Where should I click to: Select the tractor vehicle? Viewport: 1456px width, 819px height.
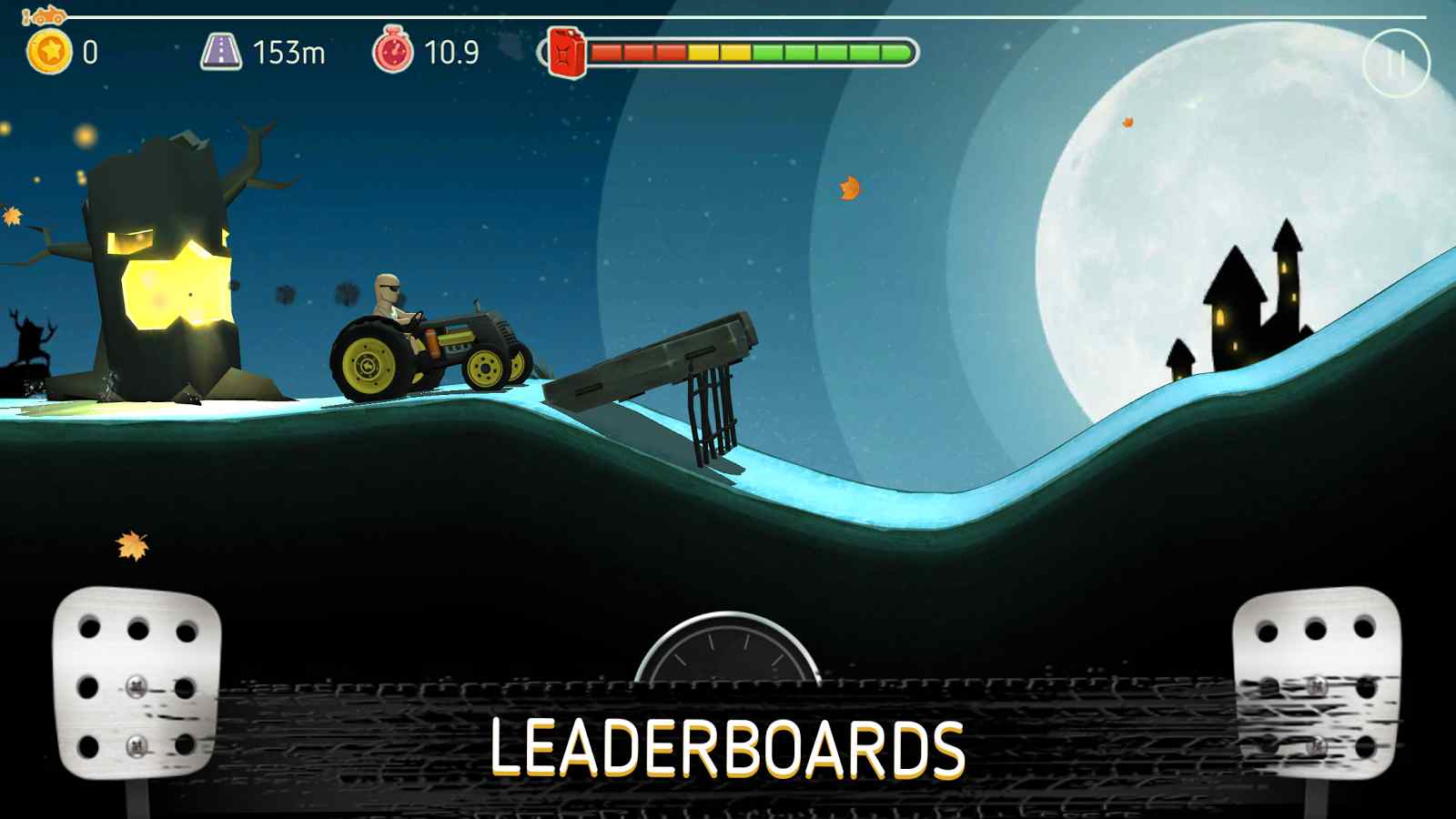(428, 346)
